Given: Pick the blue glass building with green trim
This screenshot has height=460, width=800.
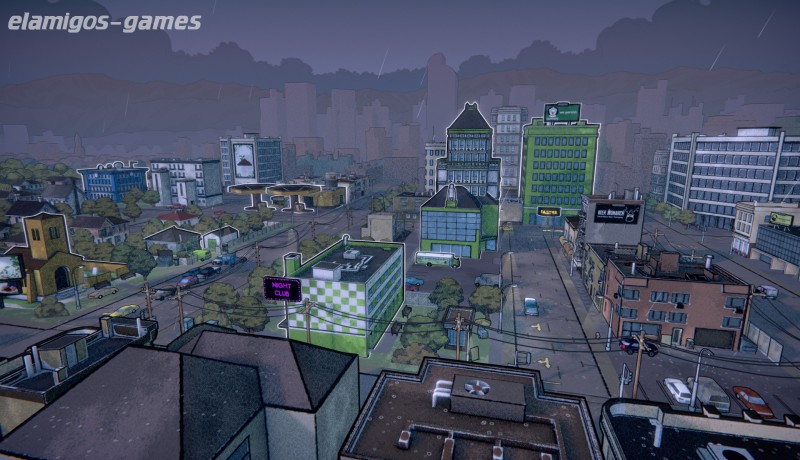Looking at the screenshot, I should pos(458,223).
